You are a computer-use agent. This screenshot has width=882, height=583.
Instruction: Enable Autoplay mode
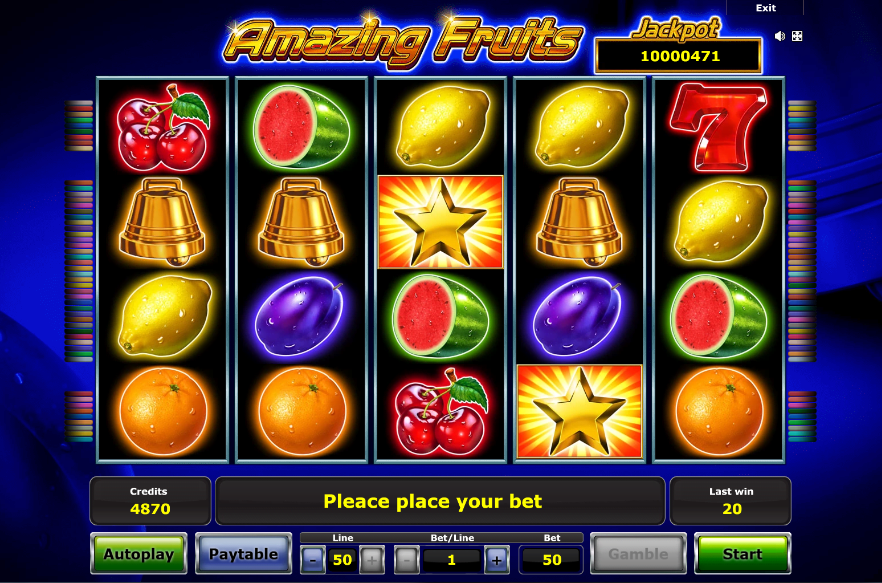coord(138,554)
